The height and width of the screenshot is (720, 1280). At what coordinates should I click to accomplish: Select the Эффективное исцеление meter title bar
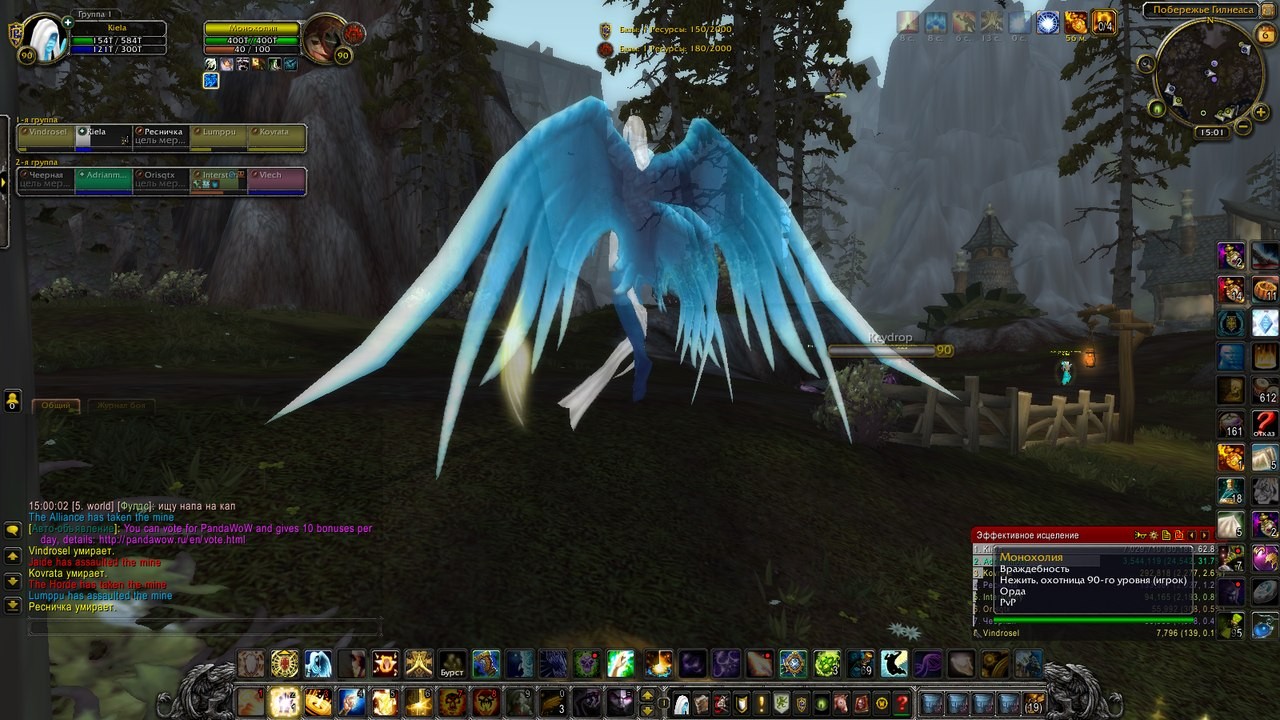tap(1050, 536)
